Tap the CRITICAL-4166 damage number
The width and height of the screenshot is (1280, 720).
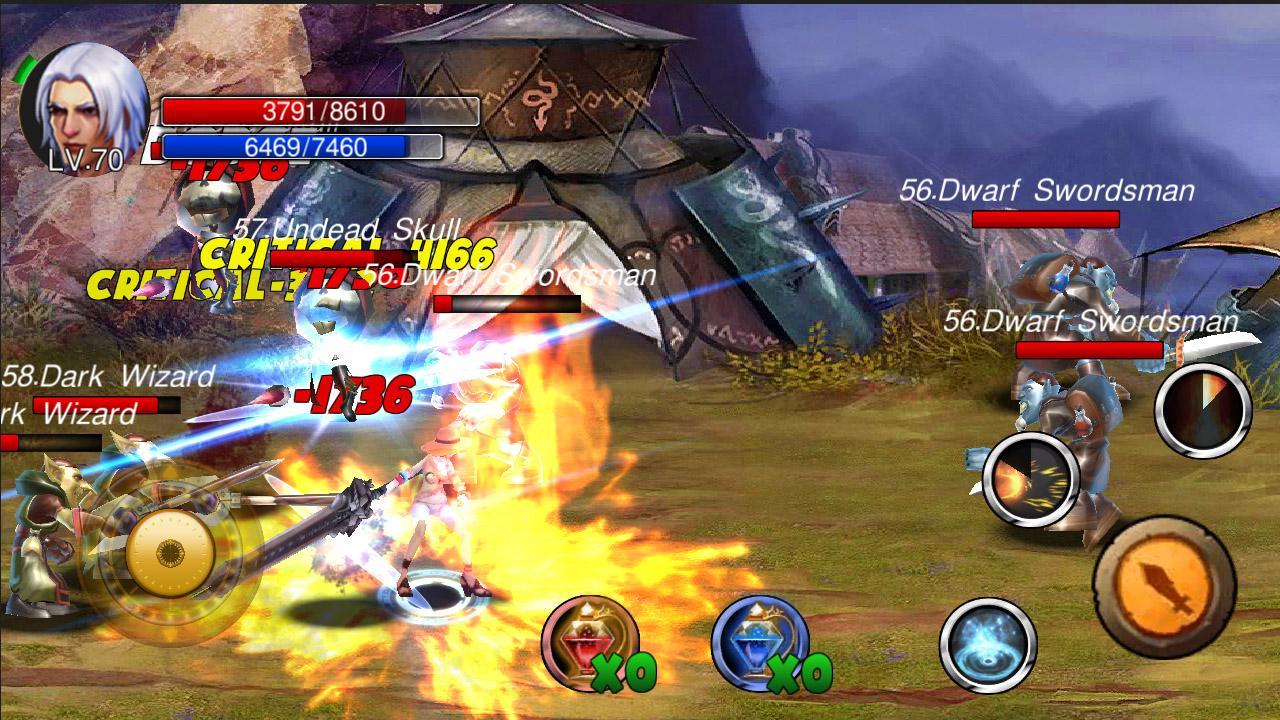pos(345,256)
